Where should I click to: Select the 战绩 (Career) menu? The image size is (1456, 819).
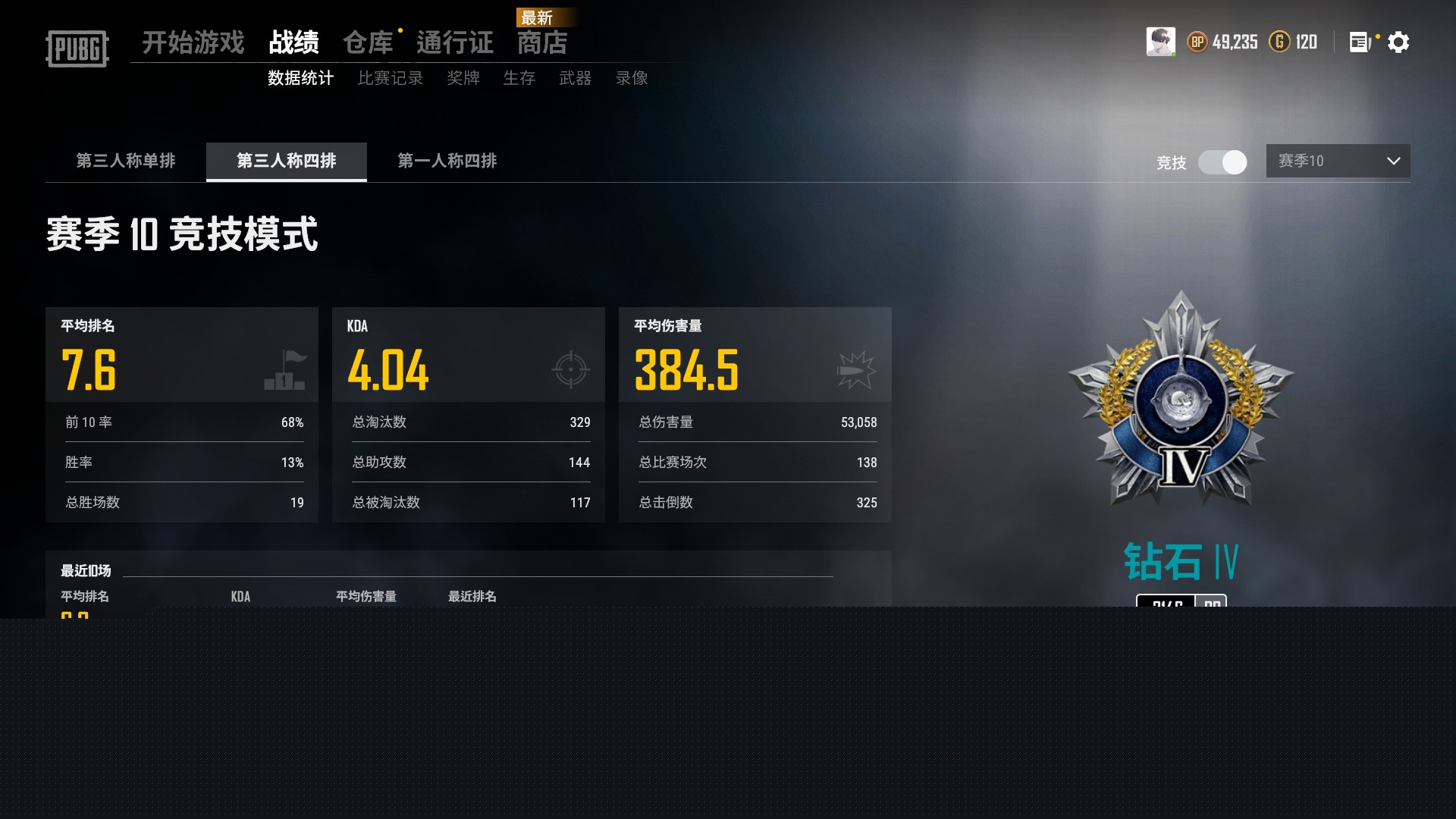point(293,42)
